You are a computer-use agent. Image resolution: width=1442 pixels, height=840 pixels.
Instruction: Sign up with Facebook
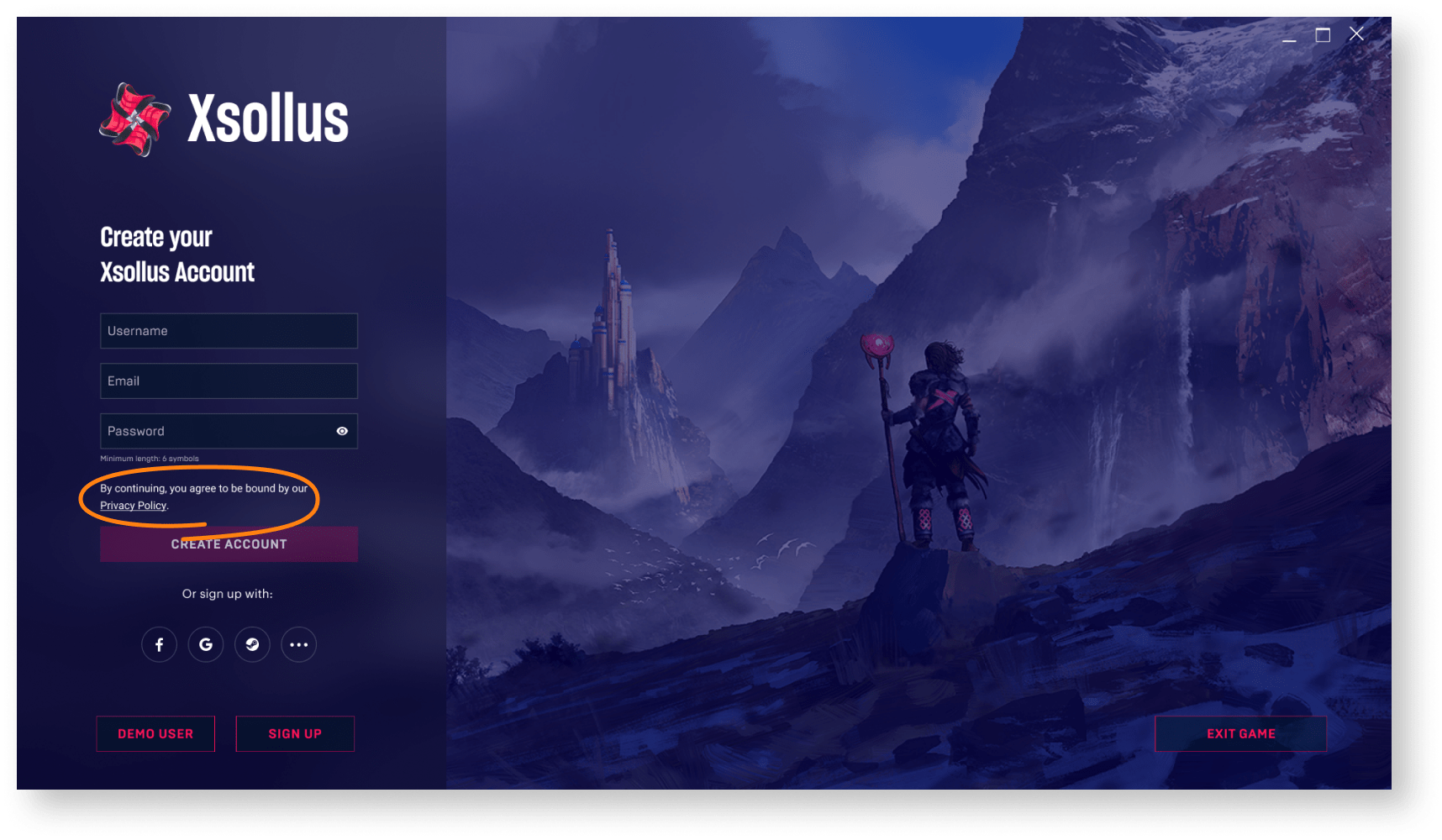[x=159, y=645]
